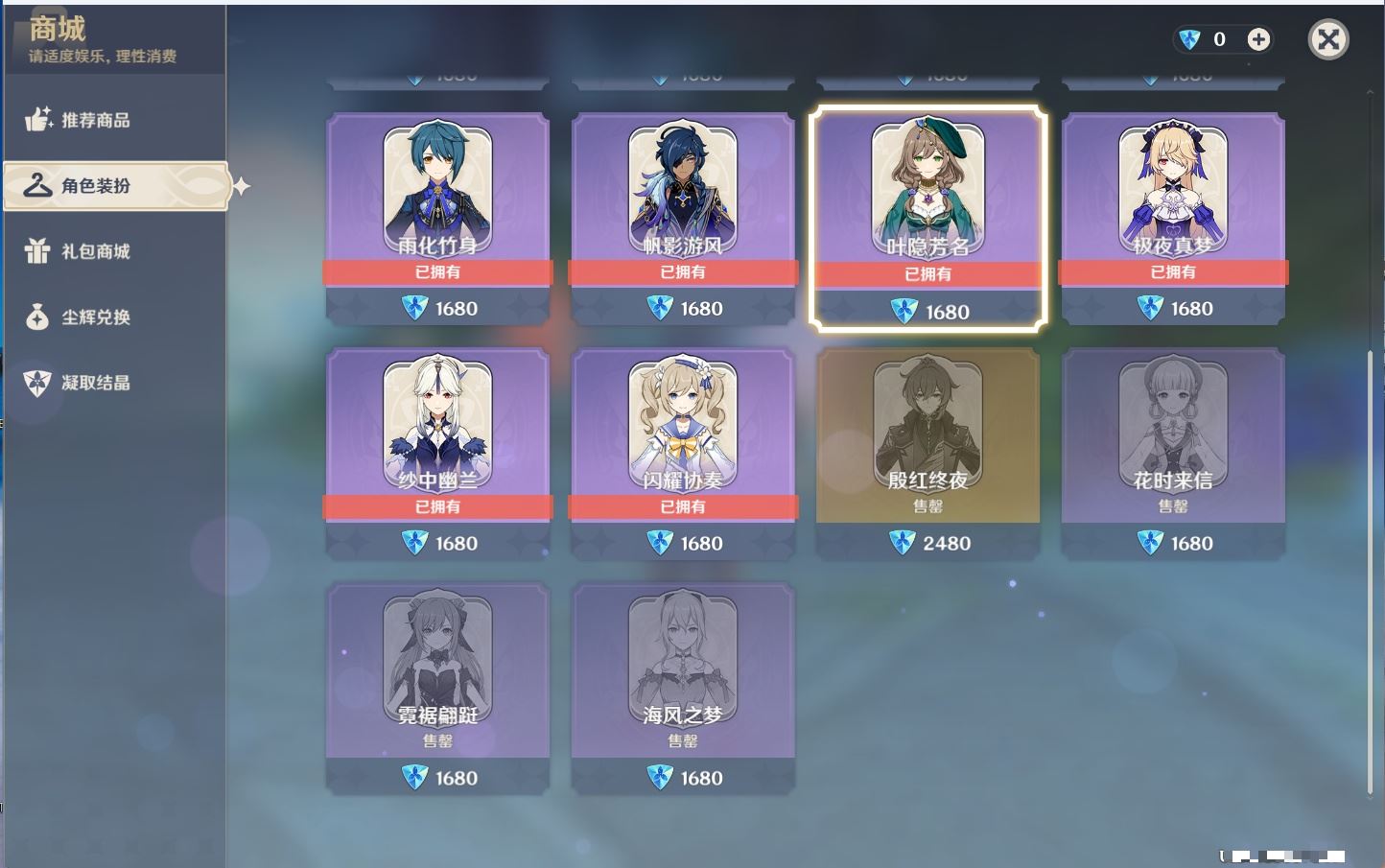Image resolution: width=1385 pixels, height=868 pixels.
Task: Close the shop with the X button
Action: click(1328, 39)
